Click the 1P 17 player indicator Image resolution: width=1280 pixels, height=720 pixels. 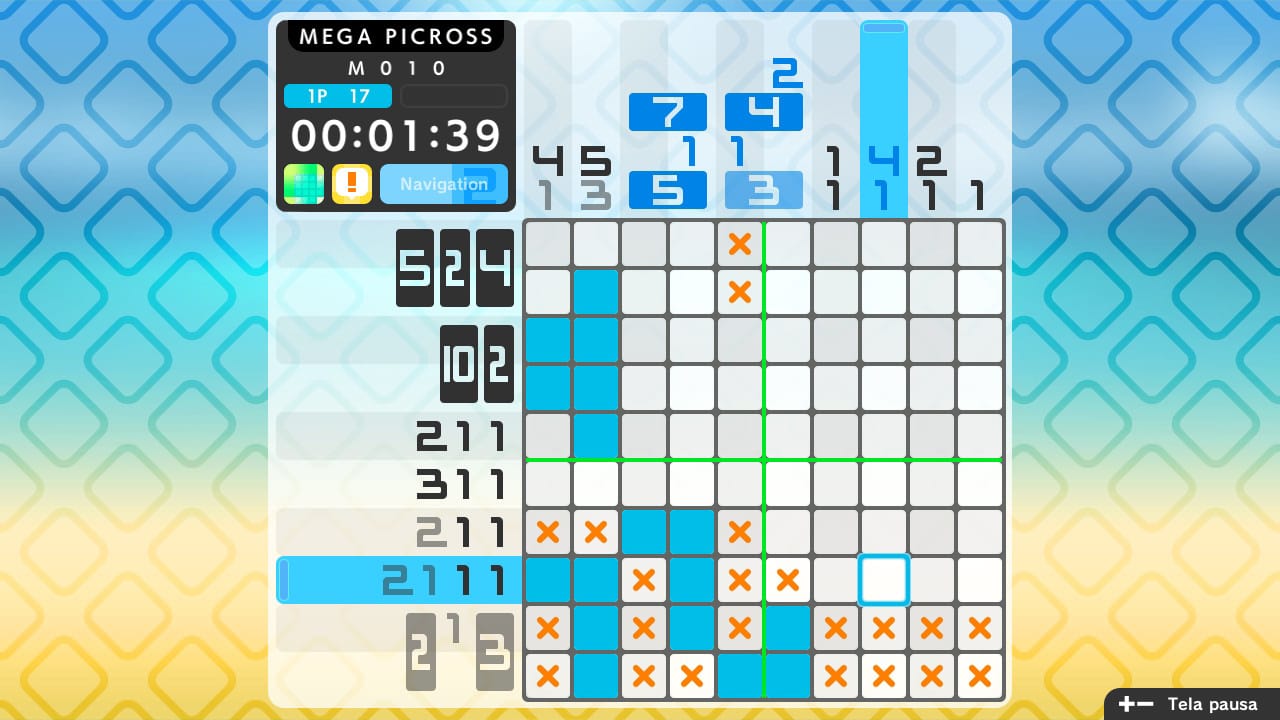click(x=337, y=96)
